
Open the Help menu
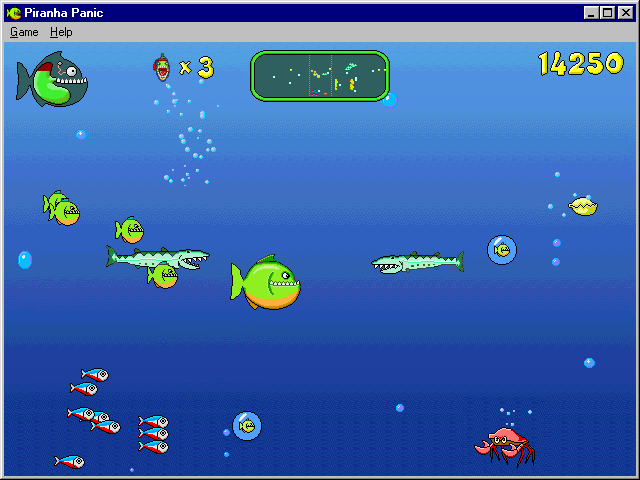tap(61, 32)
